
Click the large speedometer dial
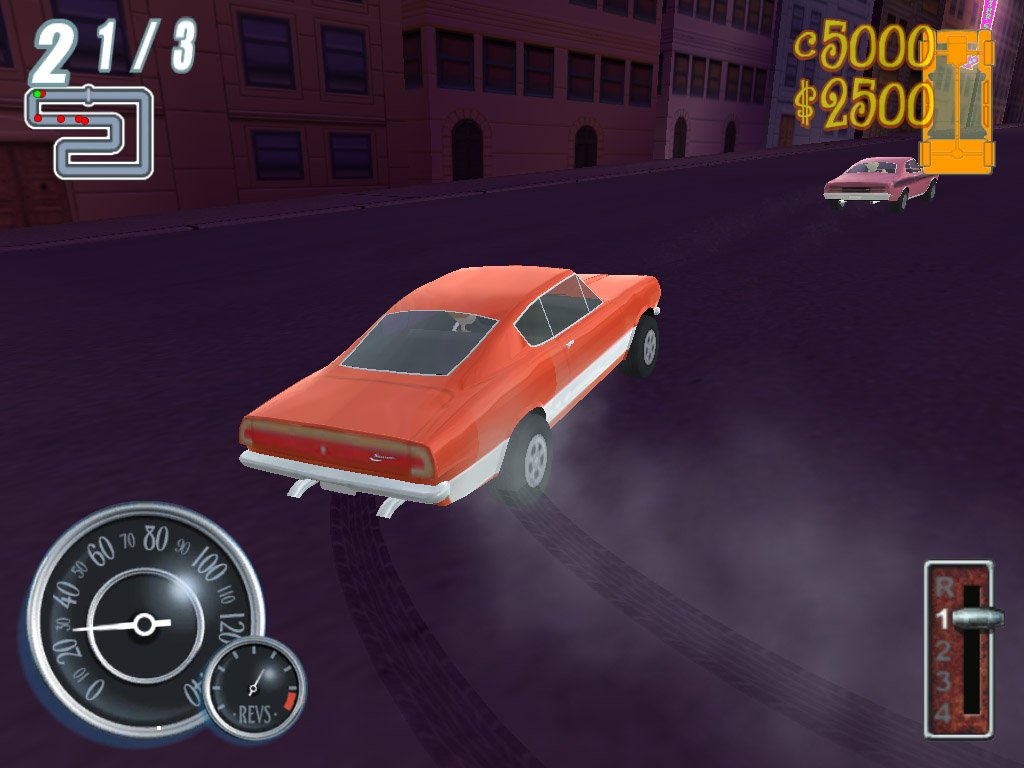point(140,620)
